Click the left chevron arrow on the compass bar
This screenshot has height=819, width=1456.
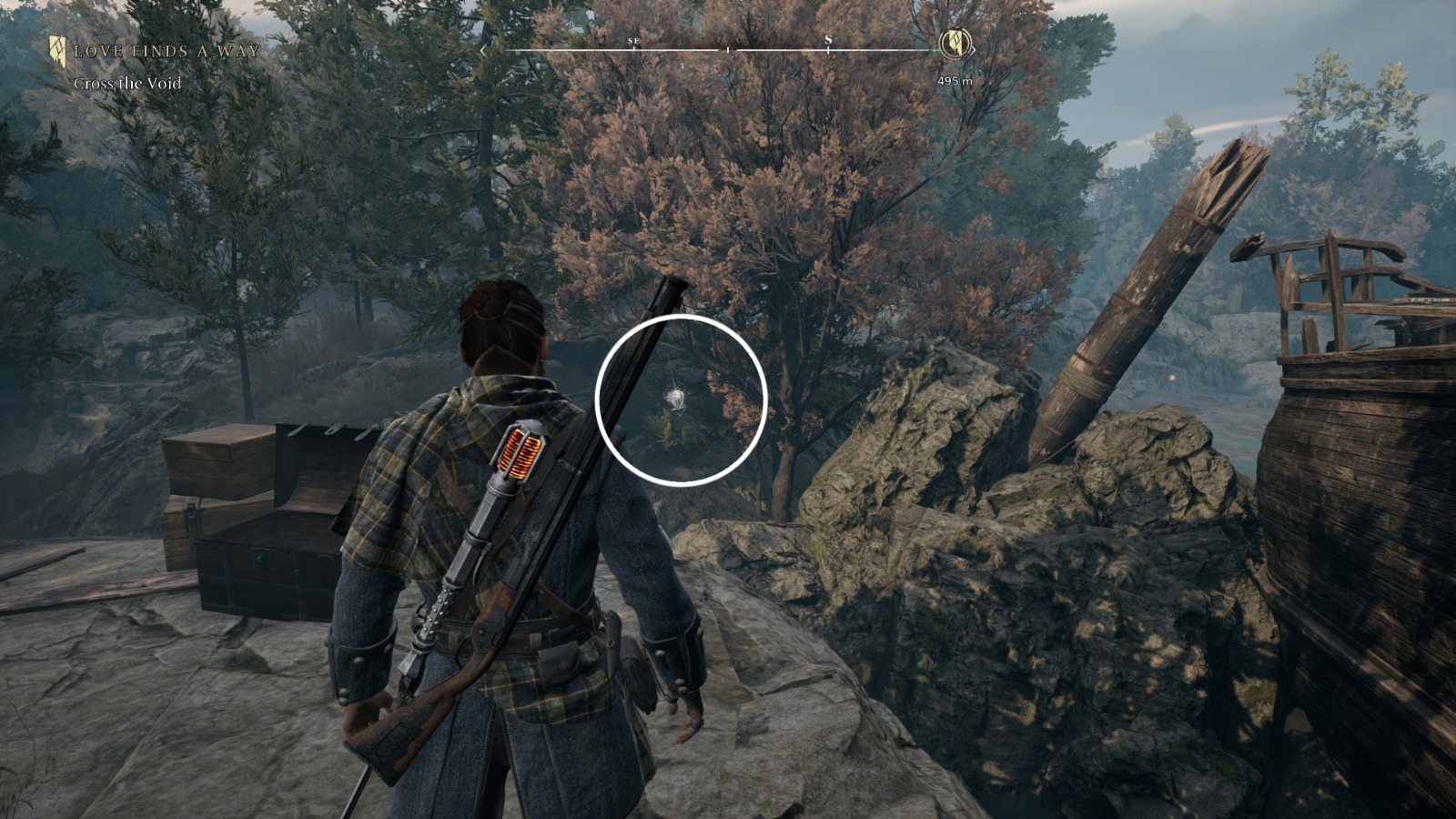coord(483,51)
